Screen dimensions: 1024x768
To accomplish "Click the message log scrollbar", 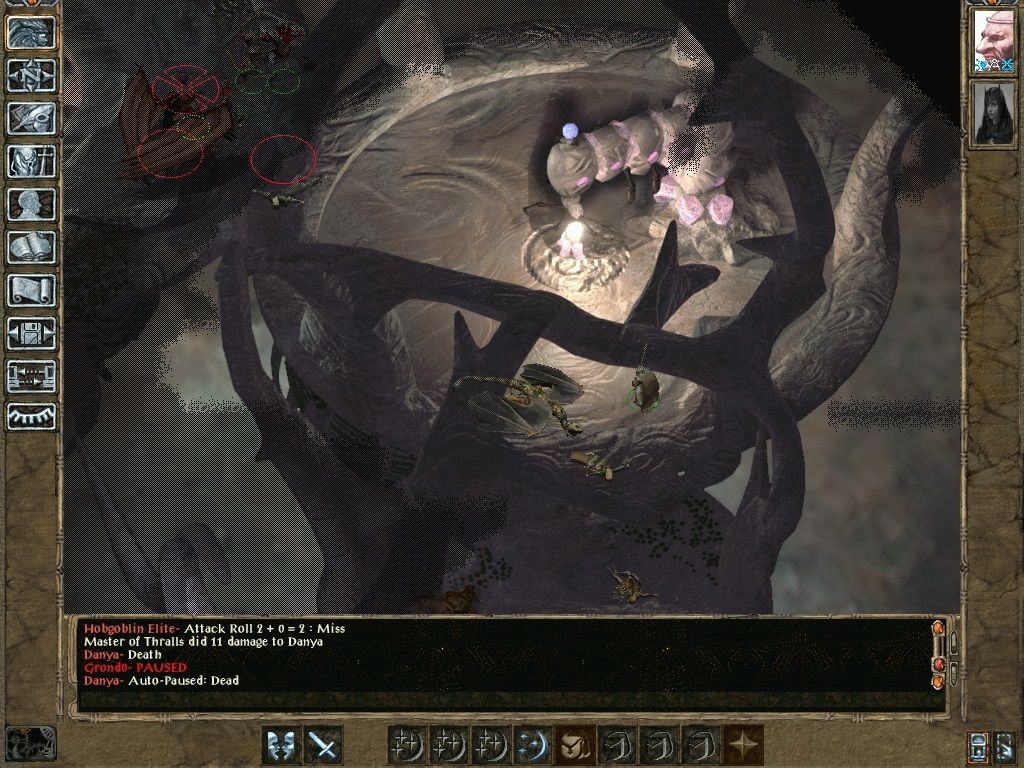I will point(938,655).
